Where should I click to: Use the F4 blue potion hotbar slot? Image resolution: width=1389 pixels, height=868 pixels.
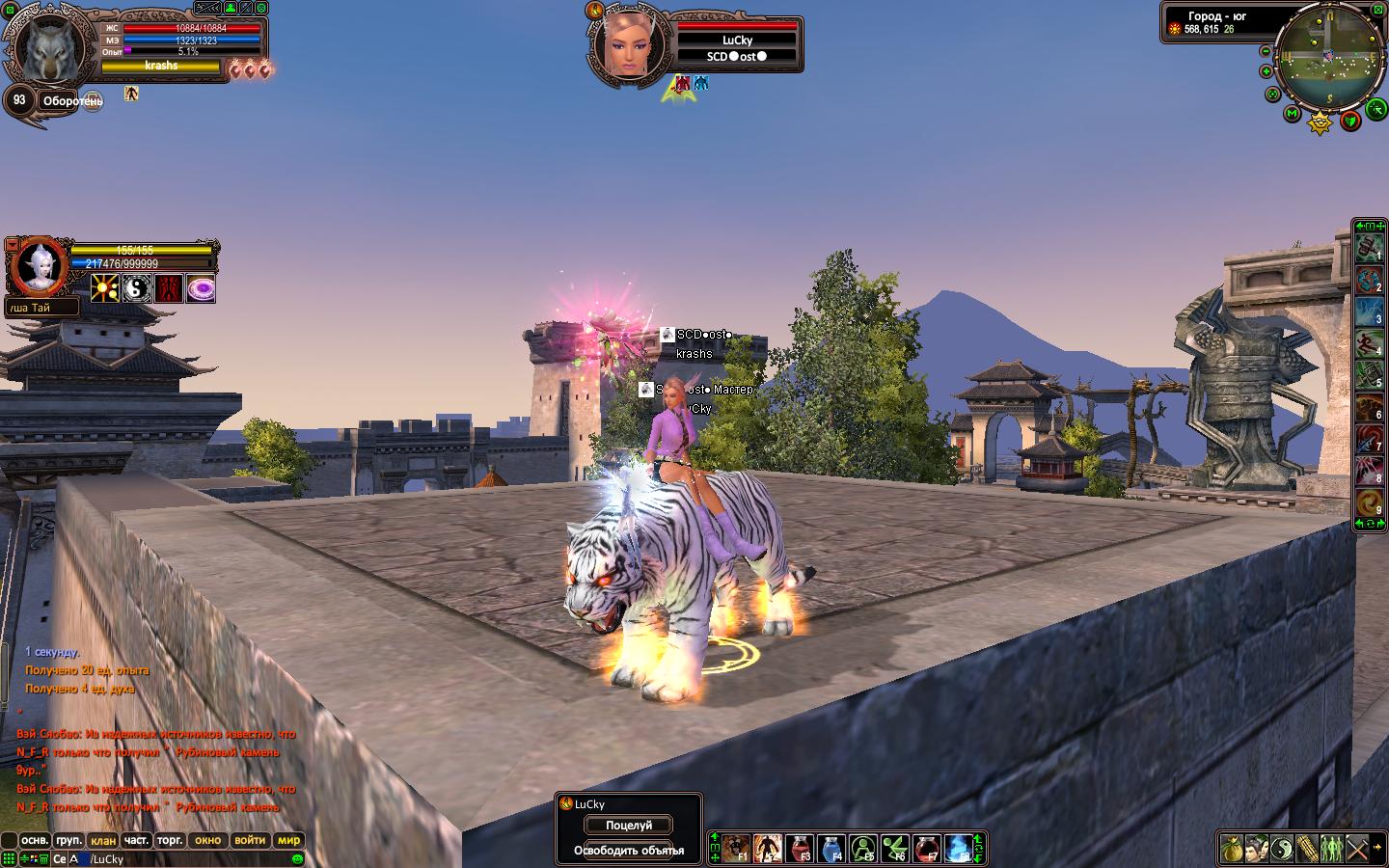click(x=831, y=849)
